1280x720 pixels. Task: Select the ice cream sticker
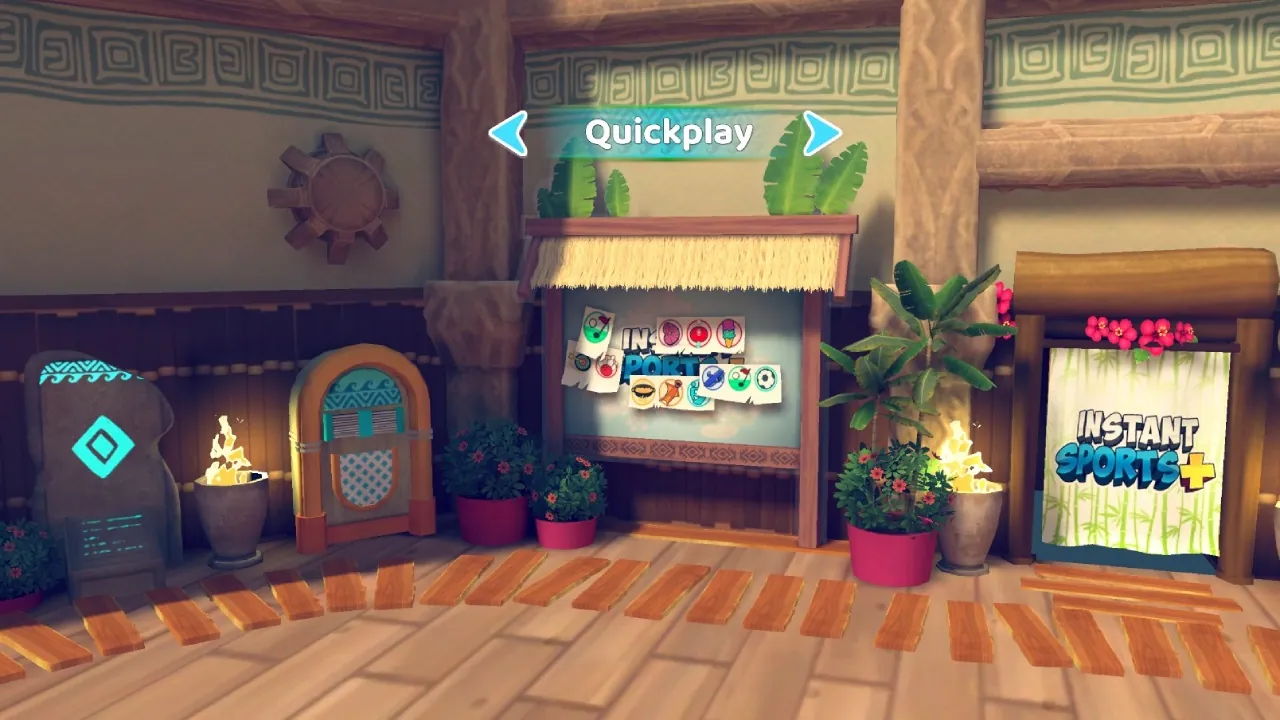(x=727, y=334)
